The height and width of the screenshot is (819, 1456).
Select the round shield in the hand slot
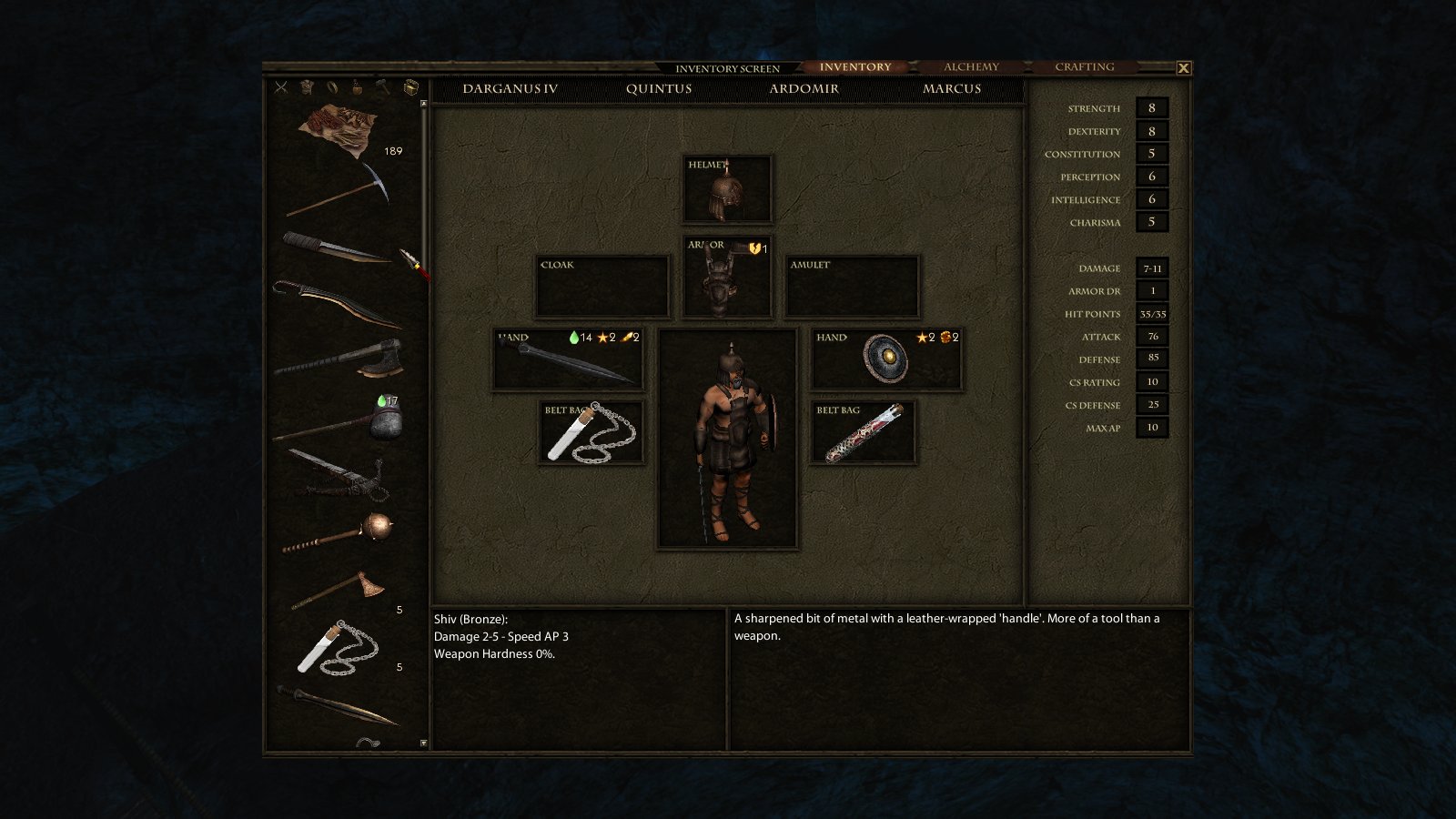click(x=885, y=359)
